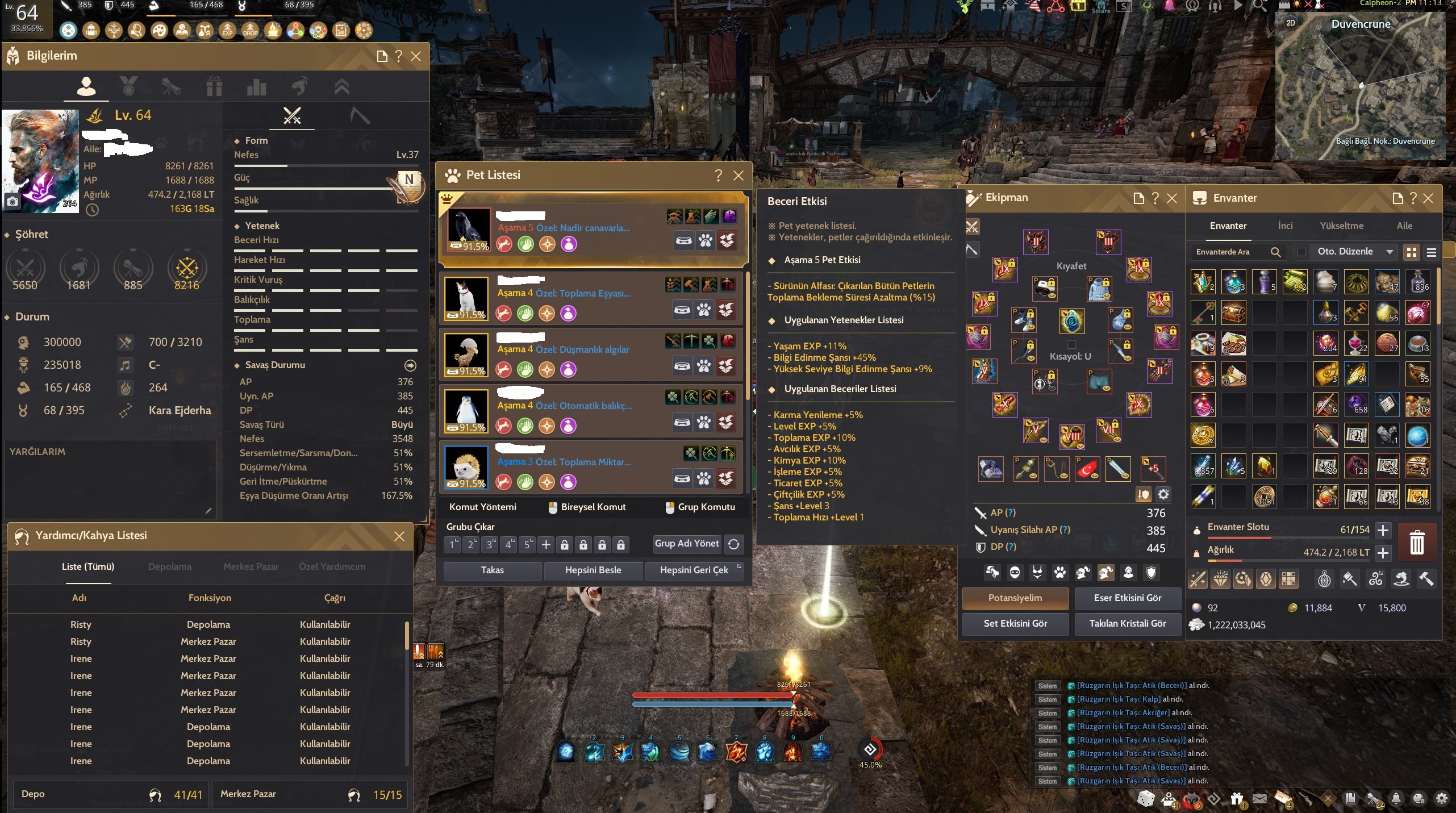The height and width of the screenshot is (813, 1456).
Task: Close the Pet Listesi window
Action: pos(738,176)
